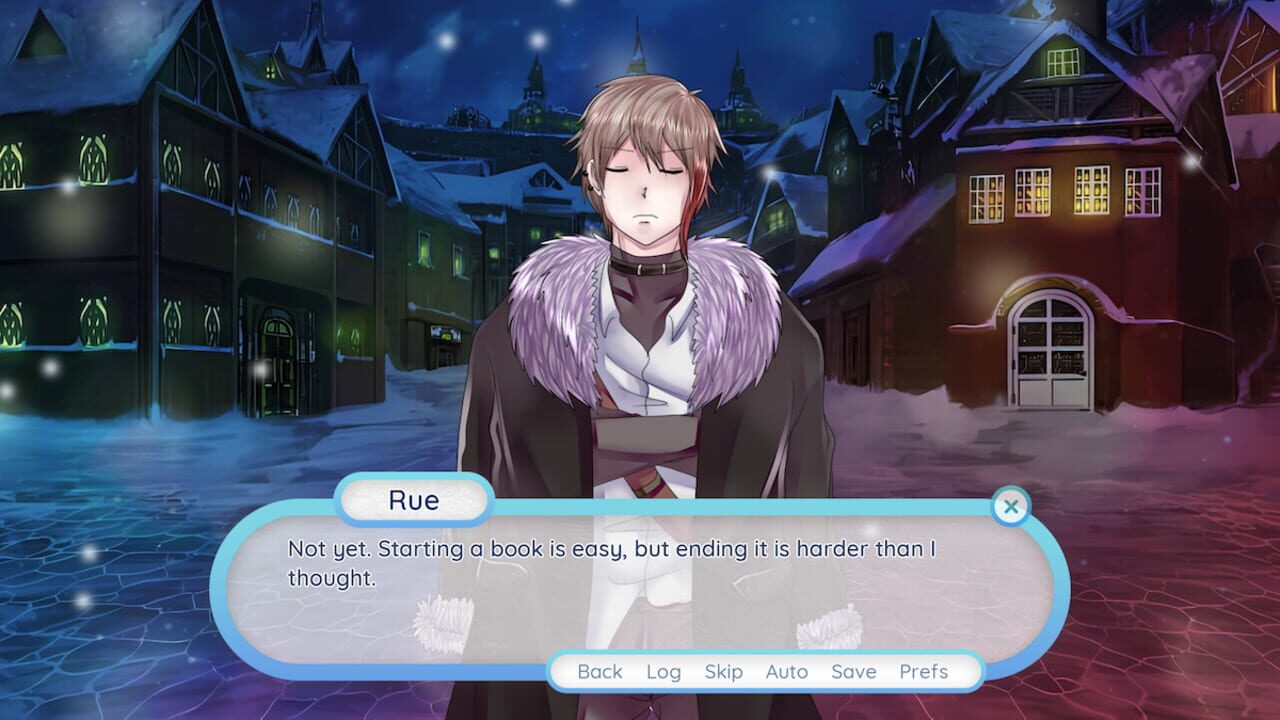Rewind to previous dialogue with Back
The width and height of the screenshot is (1280, 720).
click(600, 672)
